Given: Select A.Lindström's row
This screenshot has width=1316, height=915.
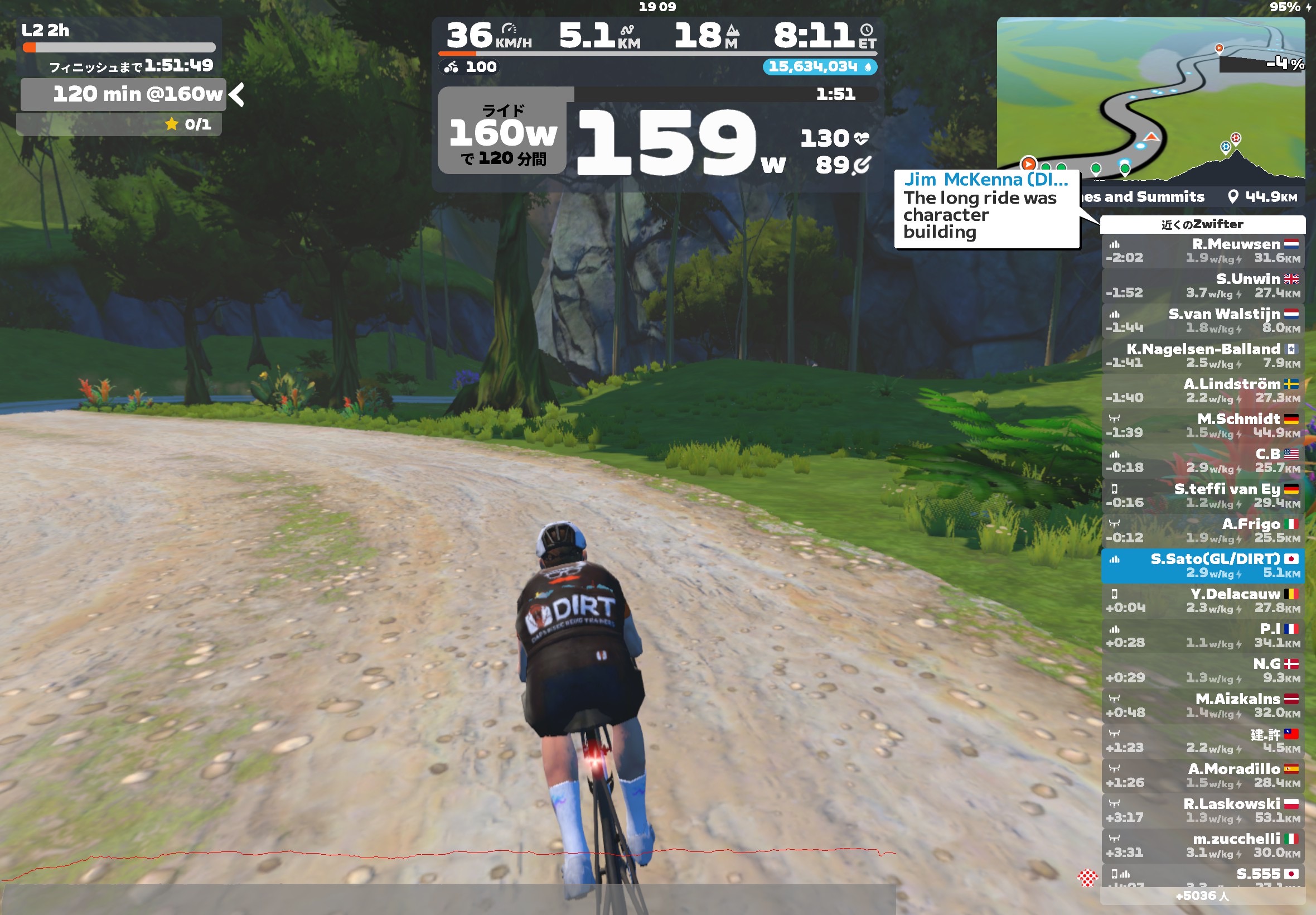Looking at the screenshot, I should (x=1203, y=391).
